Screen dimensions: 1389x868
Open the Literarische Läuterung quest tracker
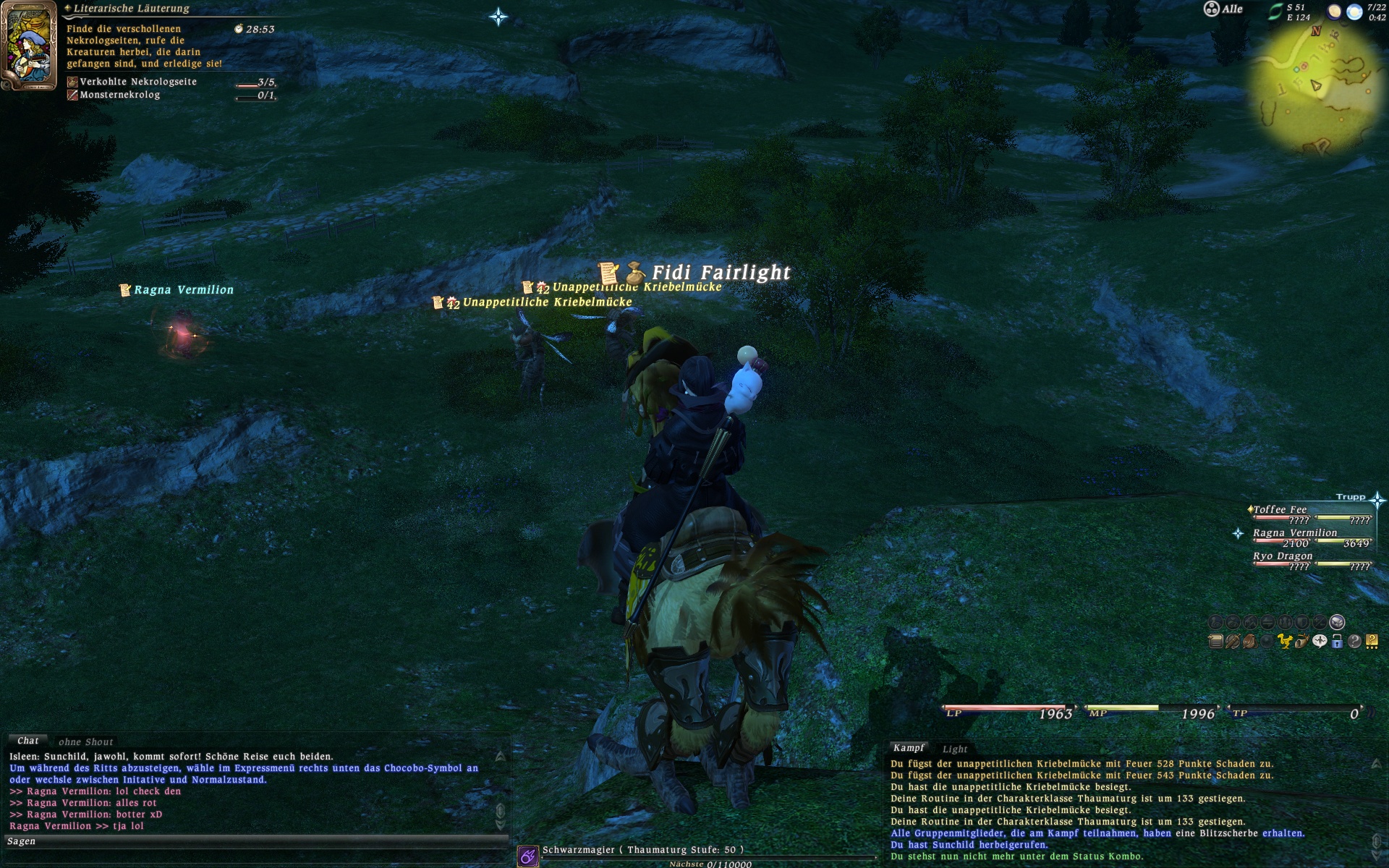coord(131,9)
